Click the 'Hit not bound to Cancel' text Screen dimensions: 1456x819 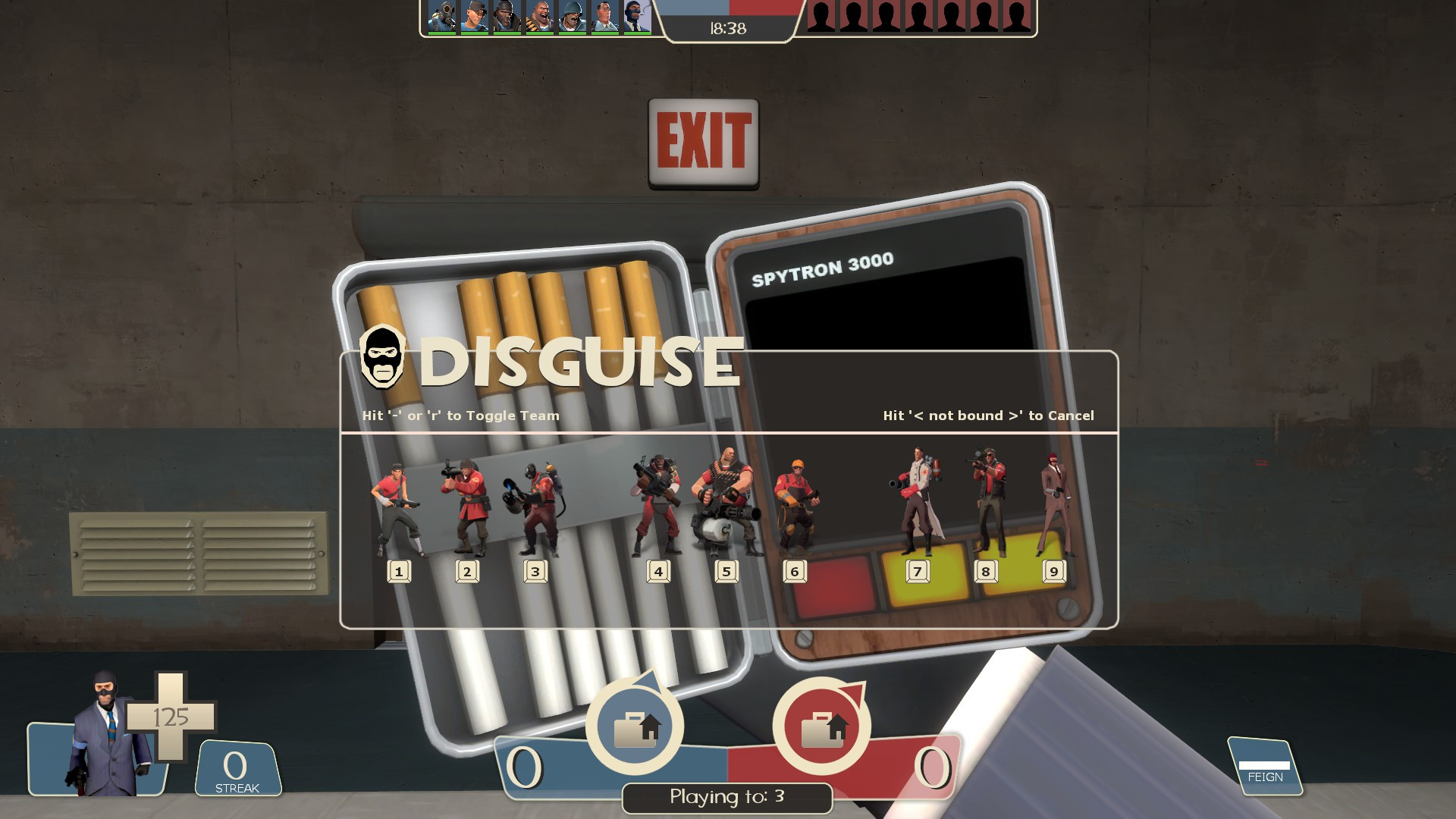coord(987,416)
